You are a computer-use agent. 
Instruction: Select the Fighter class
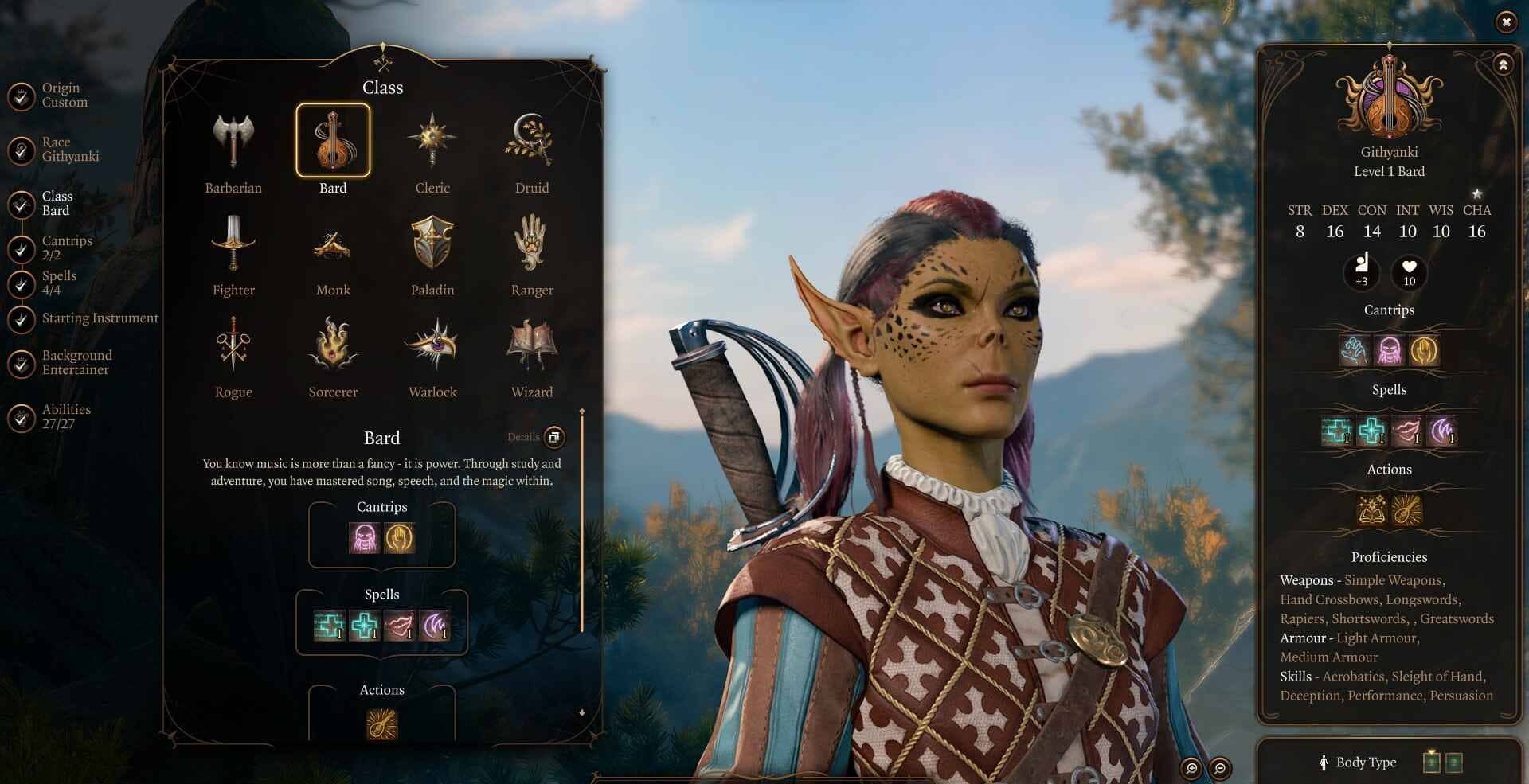[233, 244]
